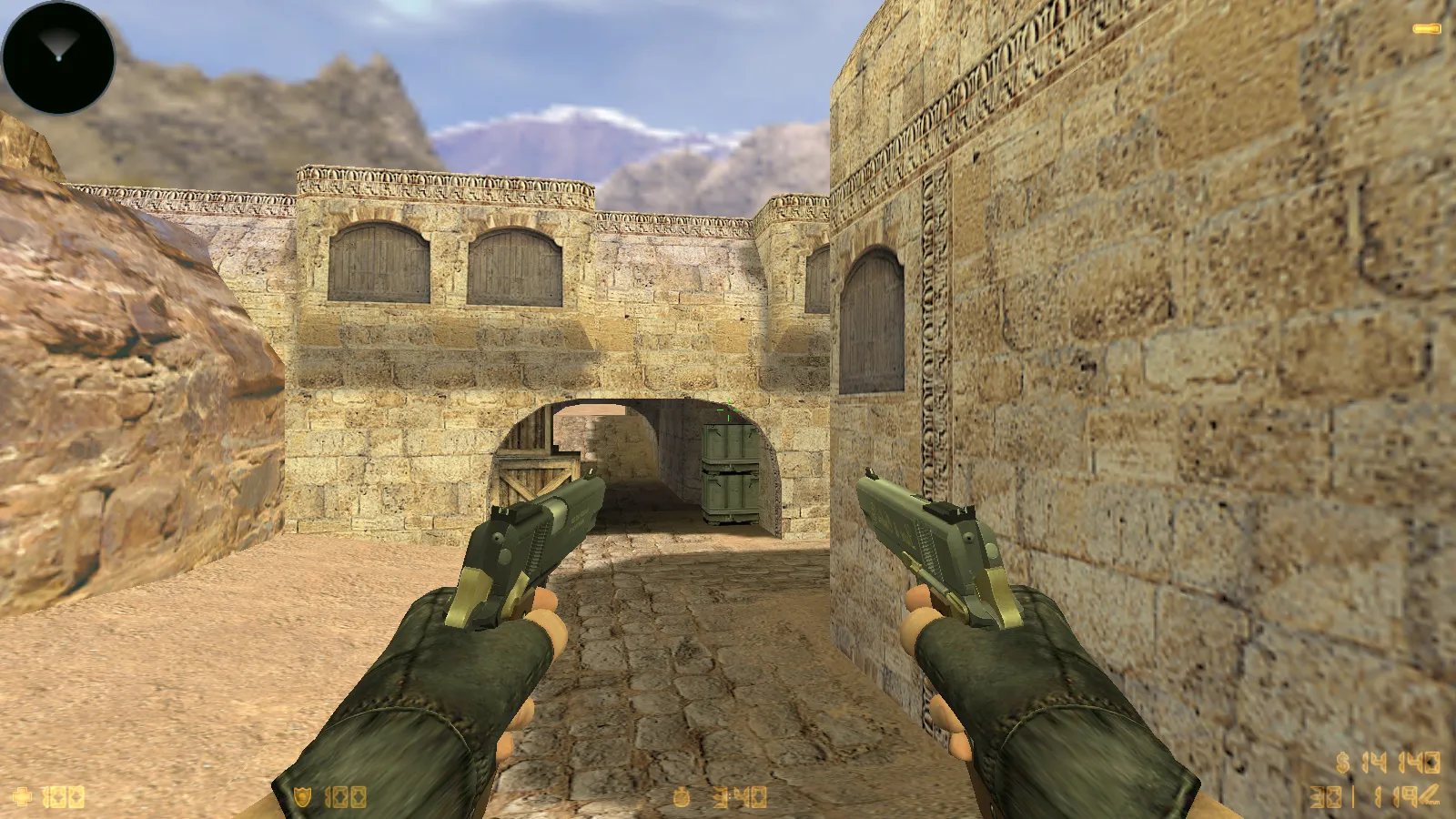Screen dimensions: 1456x819
Task: Select the health cross icon
Action: click(x=22, y=797)
